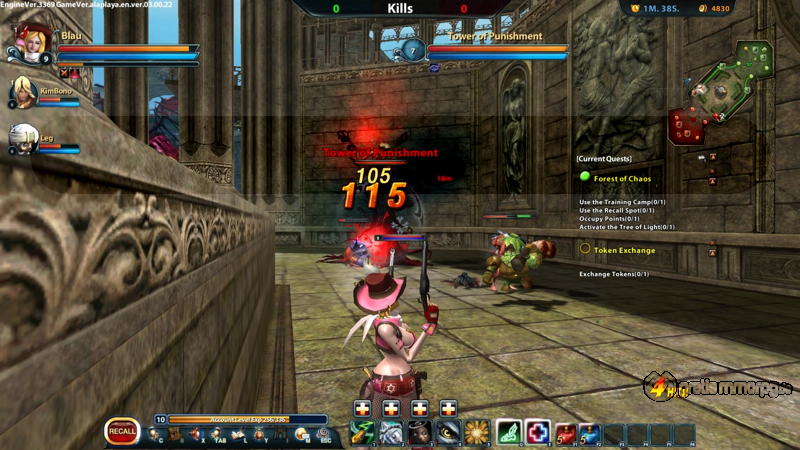Open the chat bubble messages icon
This screenshot has height=450, width=800.
click(x=301, y=434)
